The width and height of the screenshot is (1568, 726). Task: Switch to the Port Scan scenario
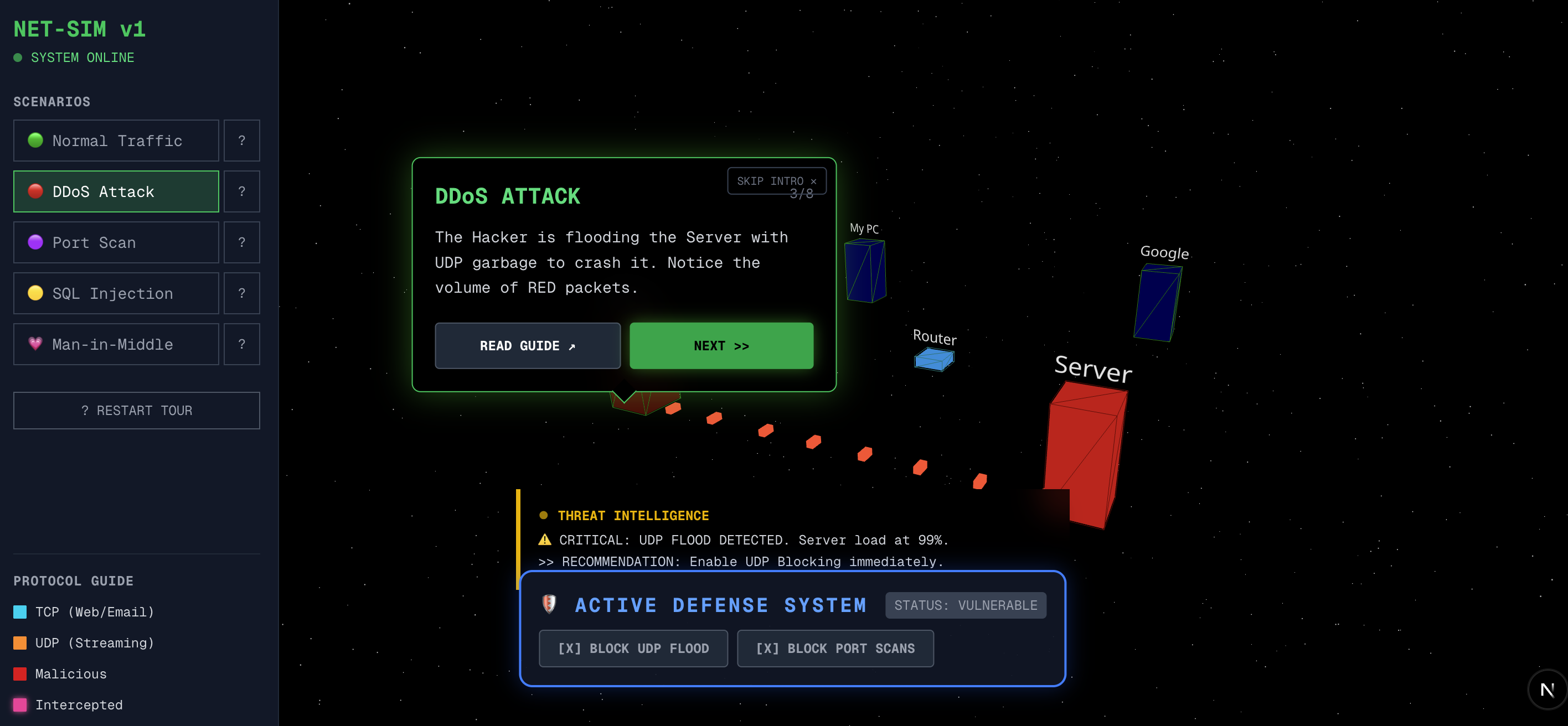click(116, 242)
